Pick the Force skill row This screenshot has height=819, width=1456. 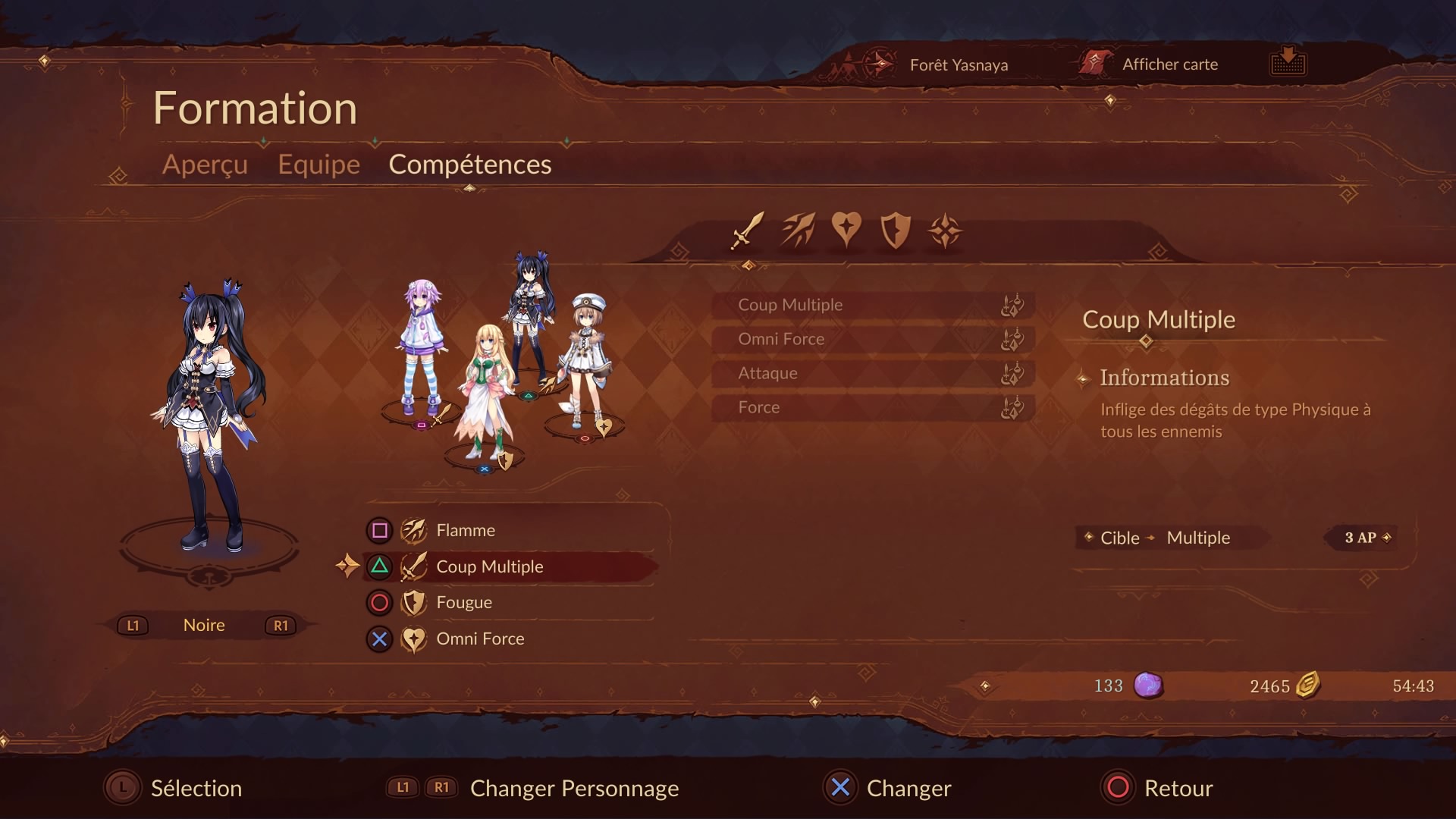coord(872,407)
